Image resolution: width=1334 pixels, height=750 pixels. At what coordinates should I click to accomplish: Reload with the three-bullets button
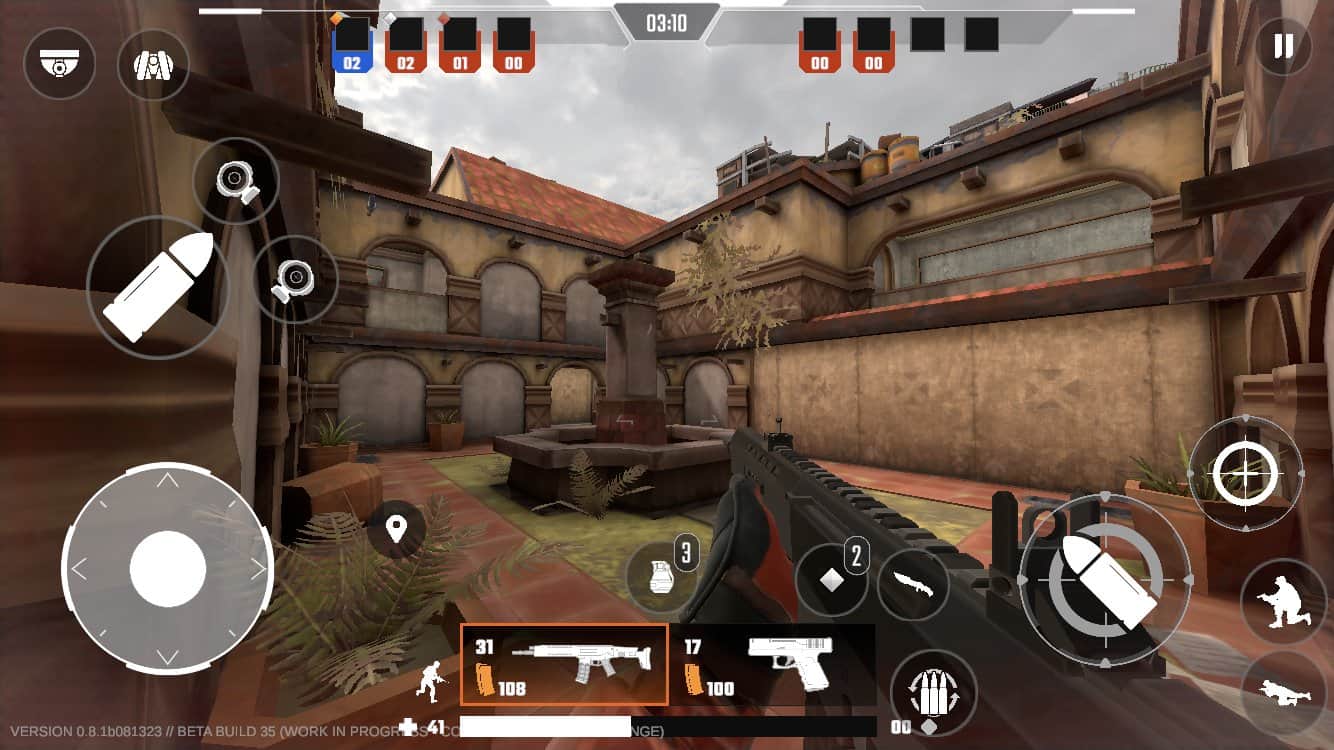[x=932, y=692]
